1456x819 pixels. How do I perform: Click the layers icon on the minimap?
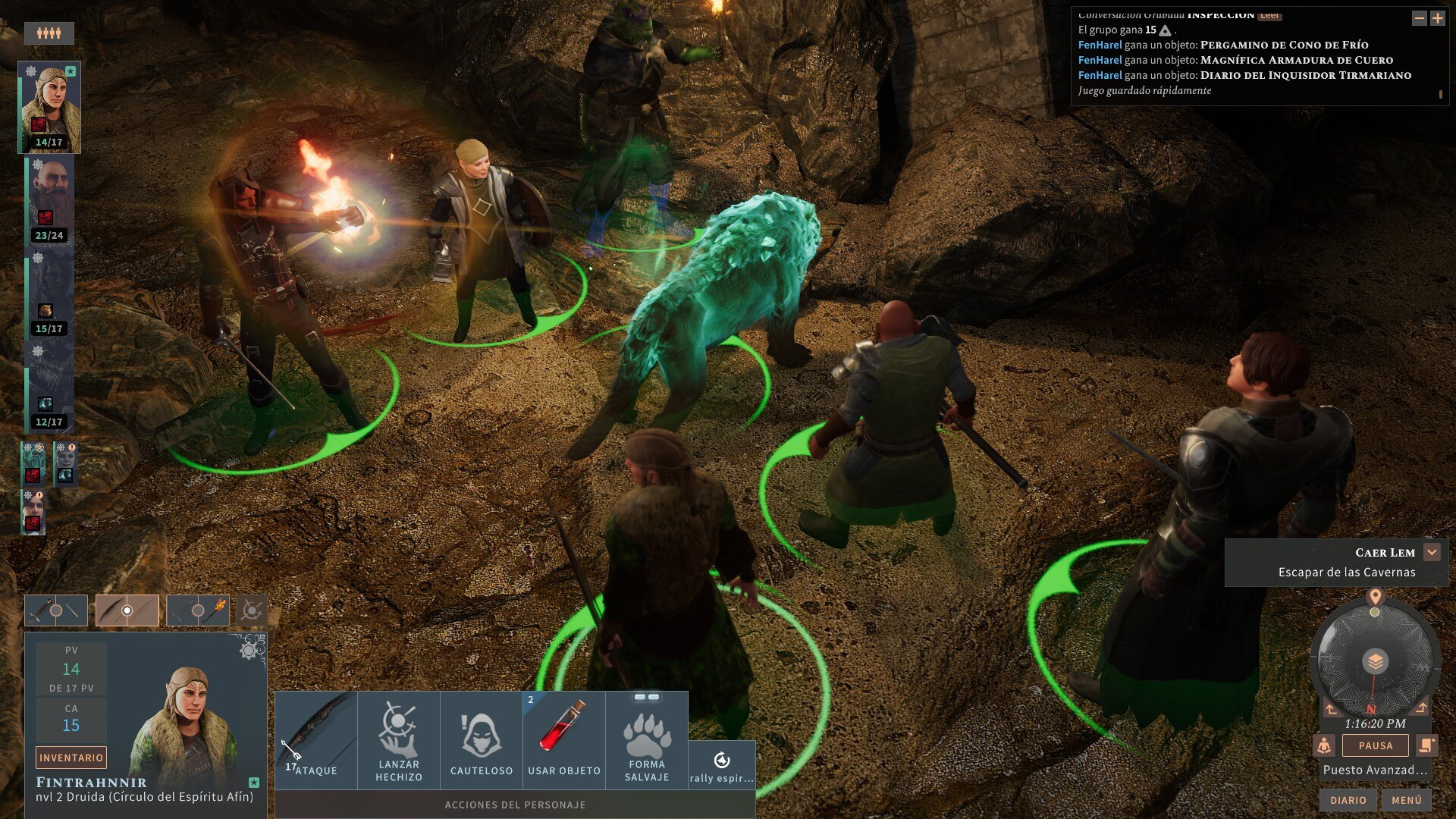[1375, 661]
